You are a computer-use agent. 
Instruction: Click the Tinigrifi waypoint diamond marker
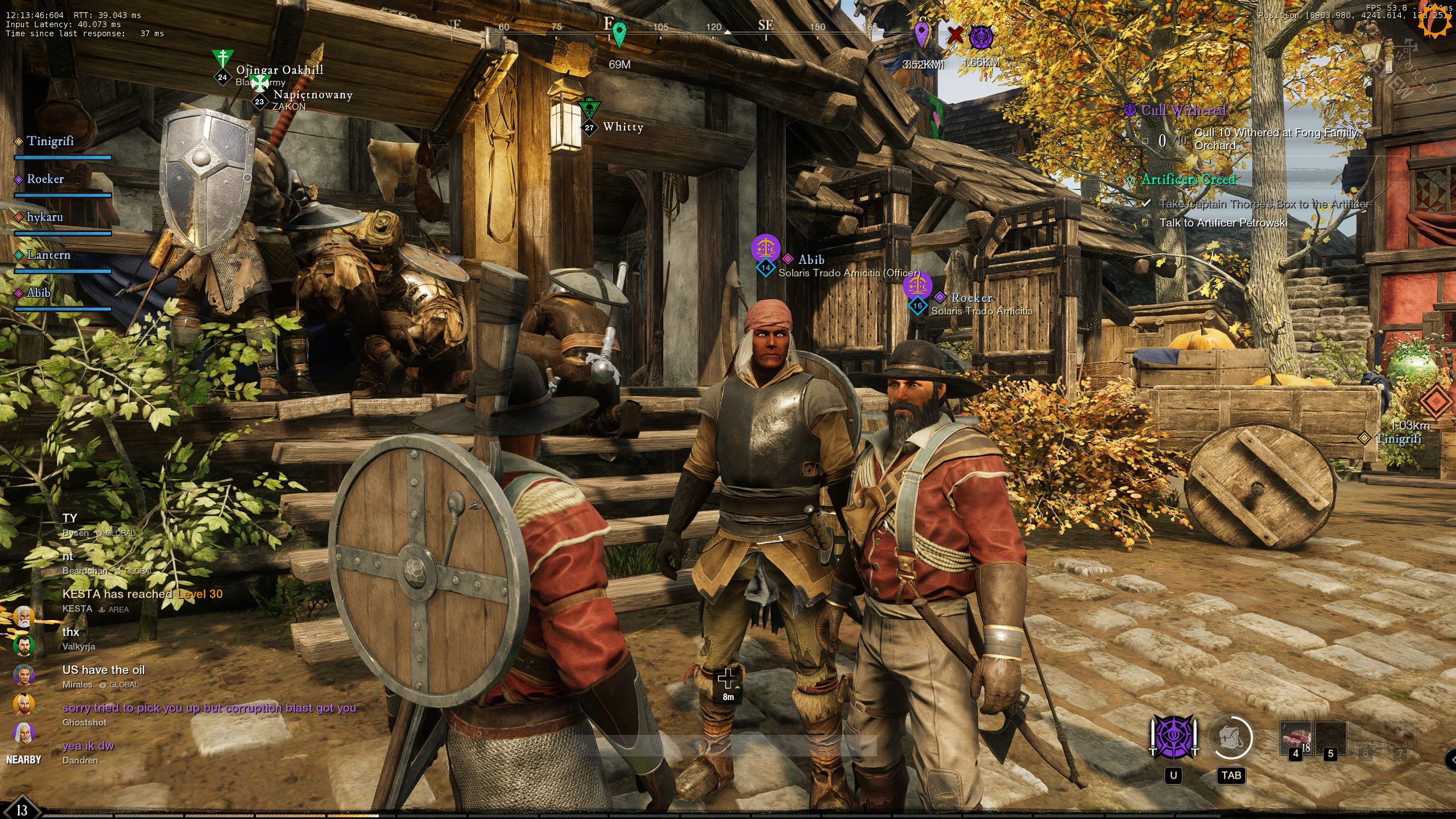tap(1364, 438)
